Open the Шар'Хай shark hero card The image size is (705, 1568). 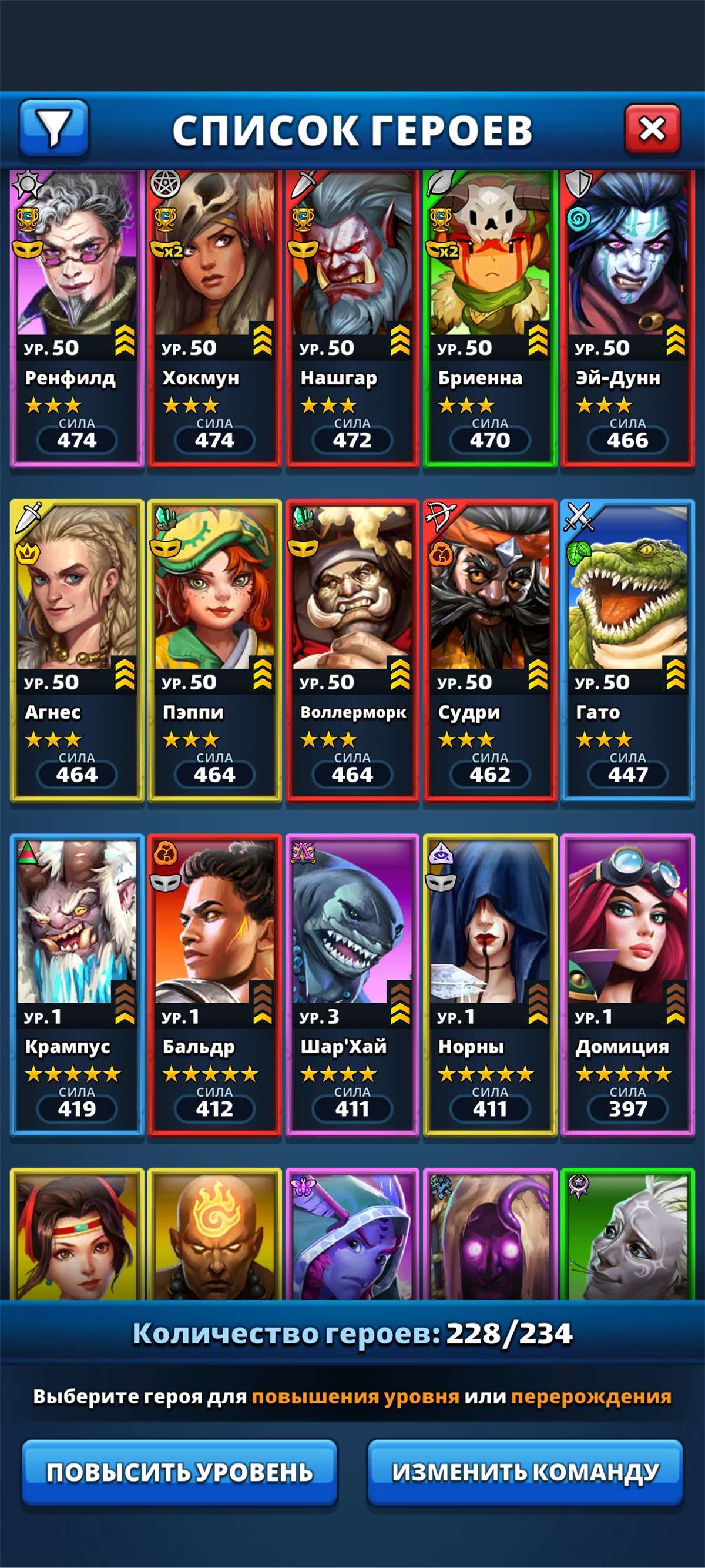click(352, 984)
